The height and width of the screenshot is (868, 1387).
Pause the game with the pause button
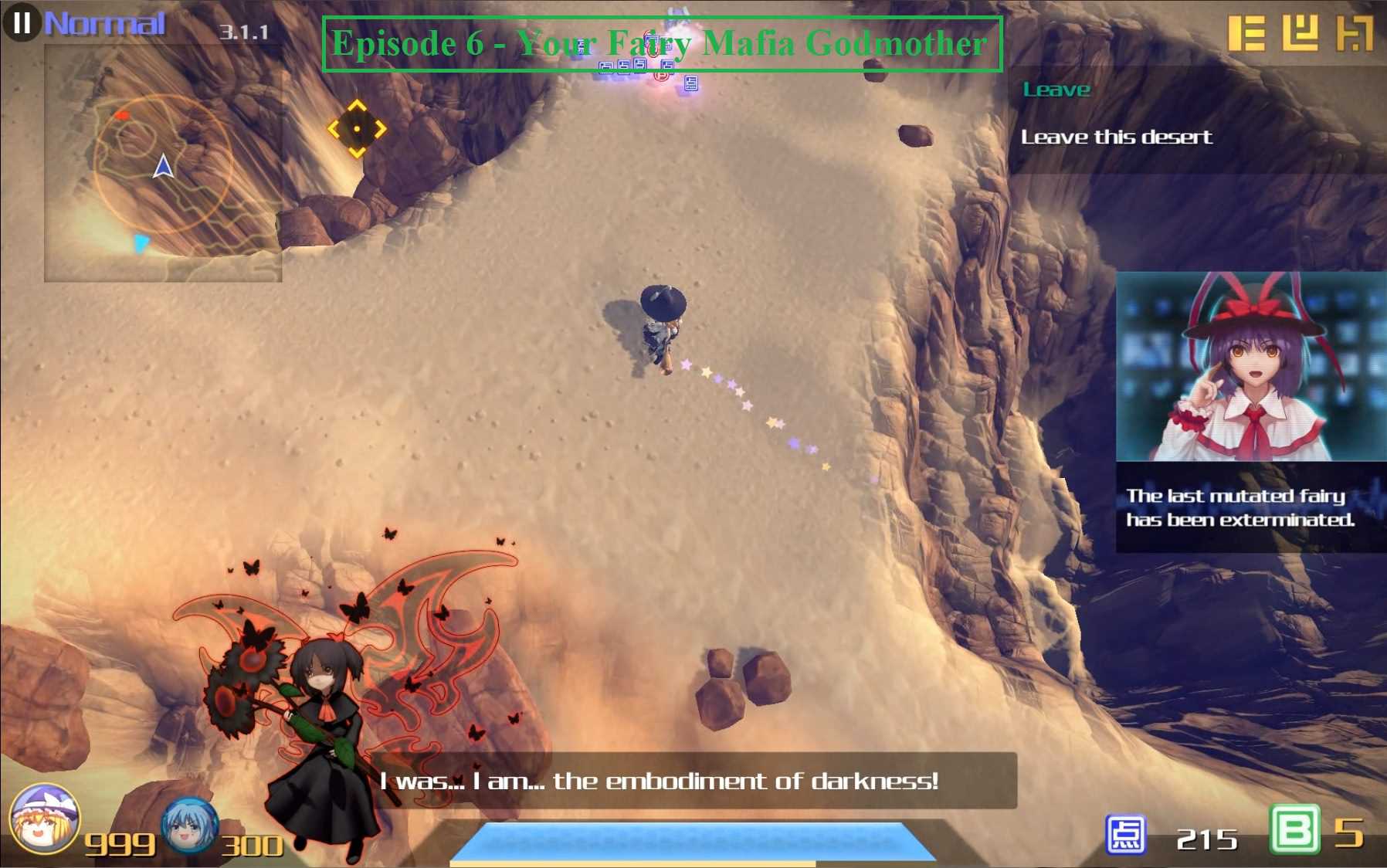click(21, 22)
